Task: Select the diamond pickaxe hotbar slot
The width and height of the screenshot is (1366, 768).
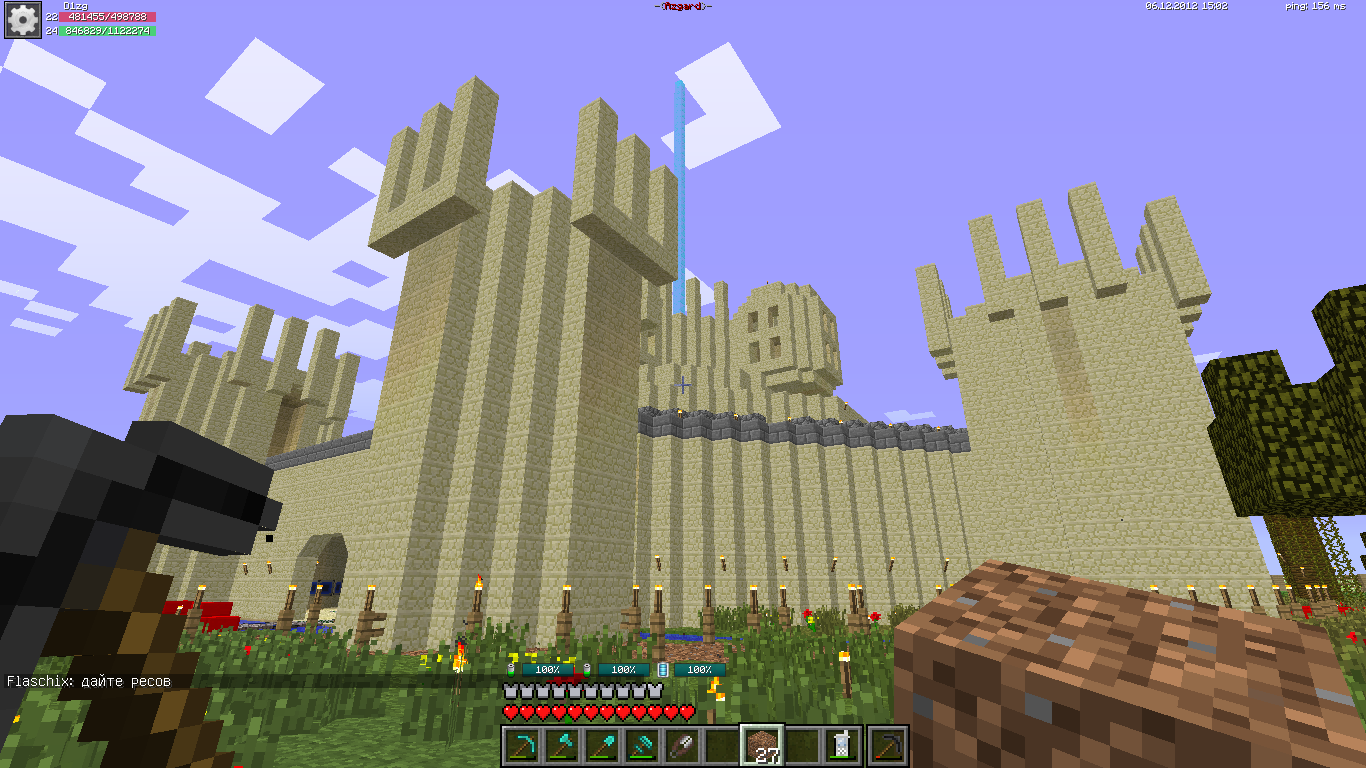Action: 521,745
